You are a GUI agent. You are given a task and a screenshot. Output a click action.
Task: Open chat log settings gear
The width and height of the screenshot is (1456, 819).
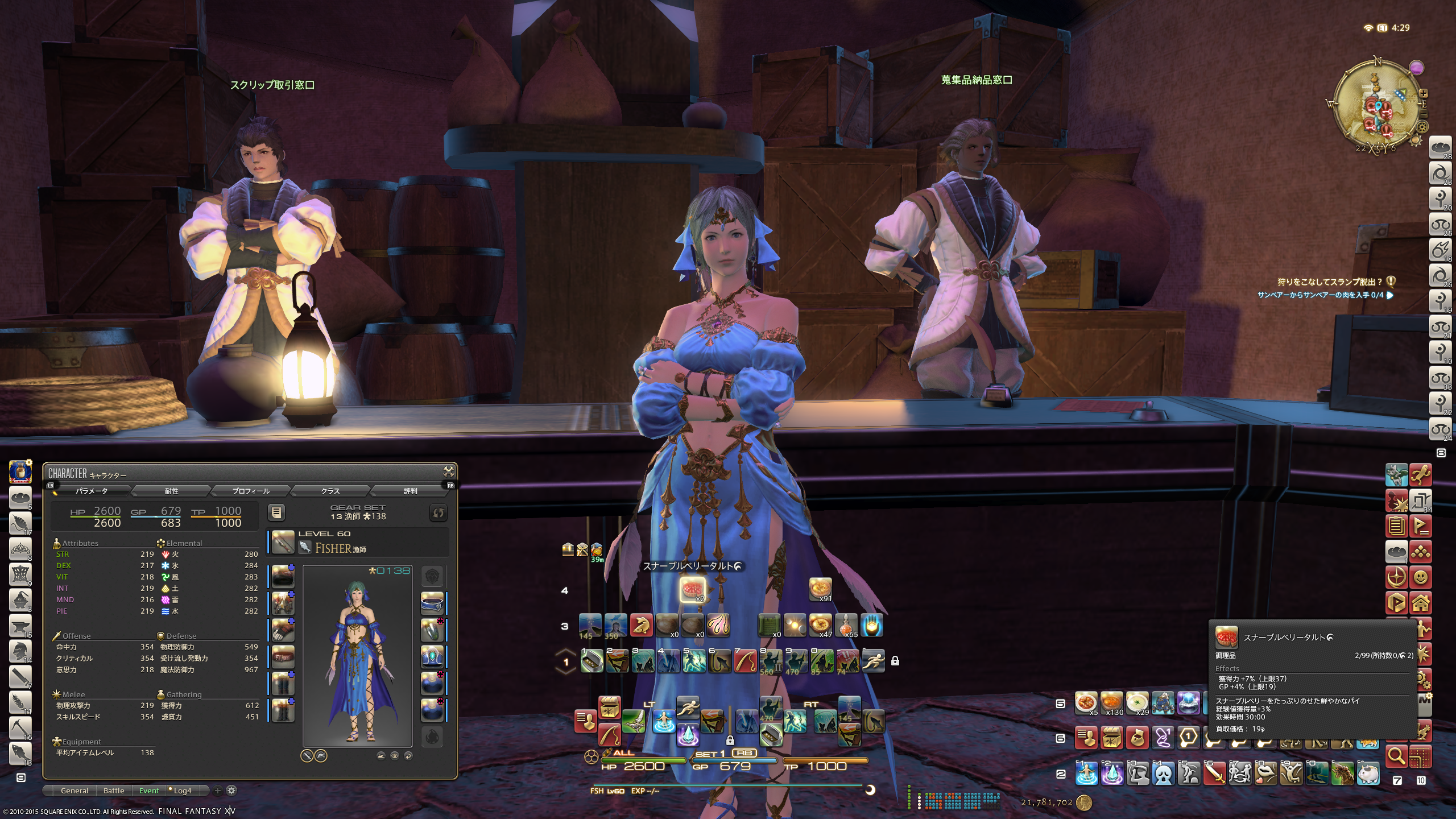click(231, 791)
